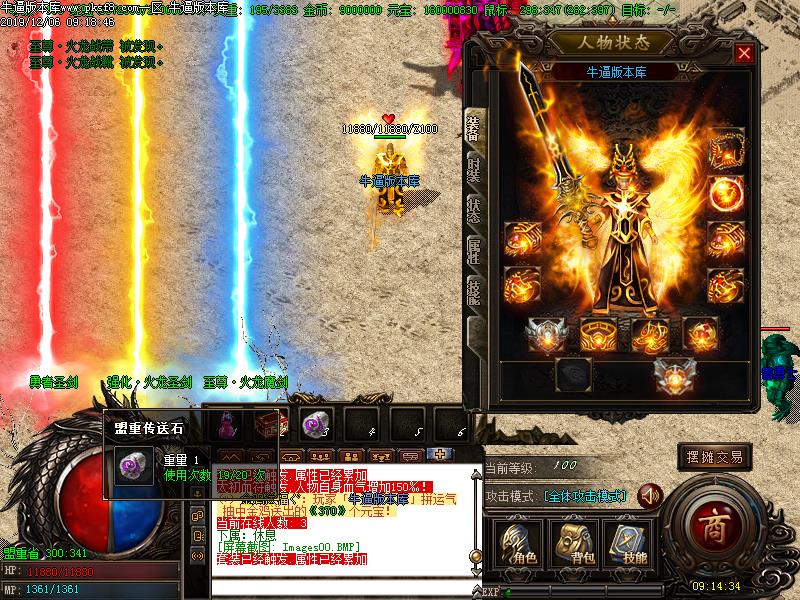Show the 状态 status tab
Viewport: 800px width, 600px height.
tap(475, 210)
